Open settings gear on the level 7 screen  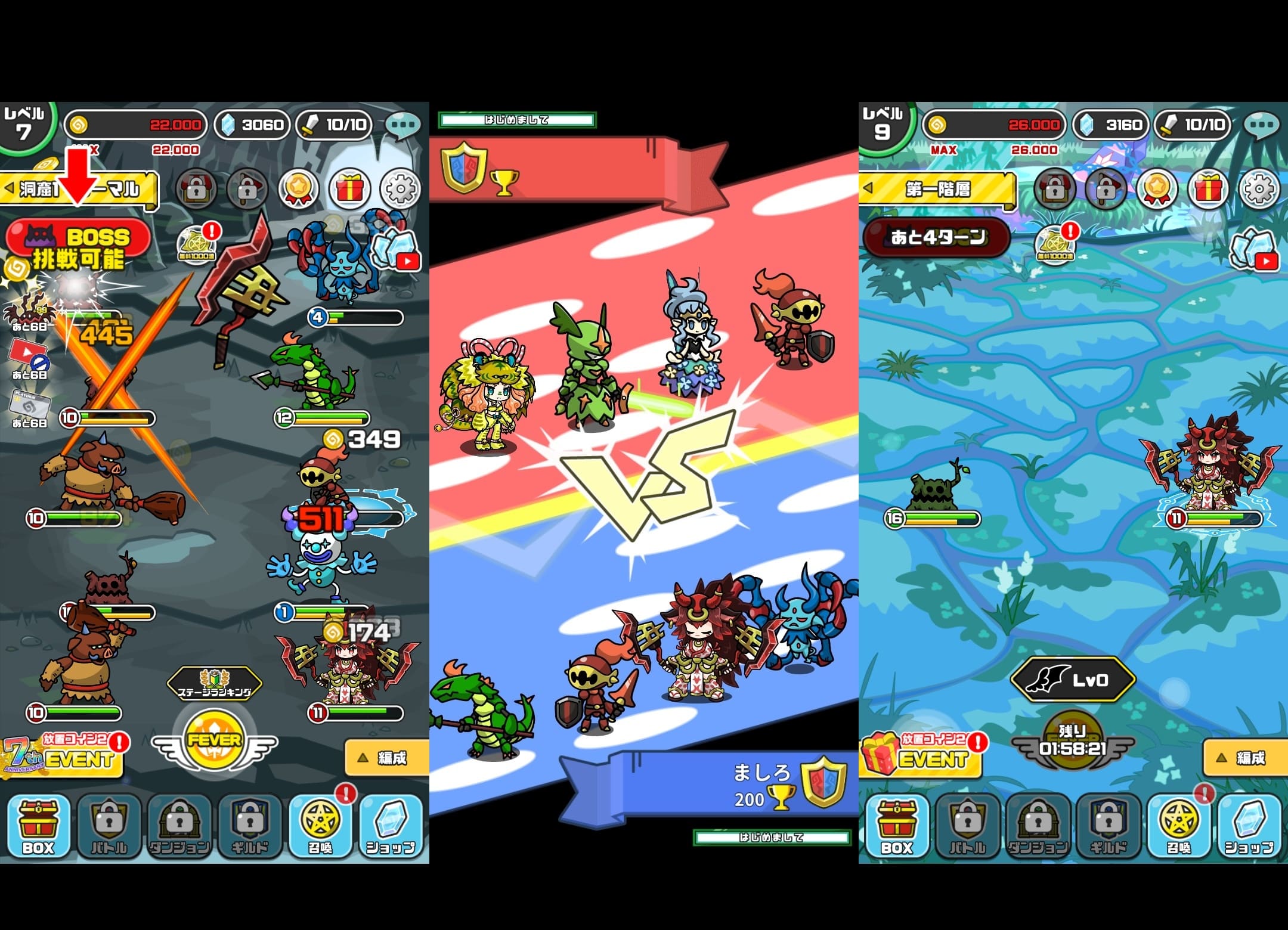click(401, 190)
